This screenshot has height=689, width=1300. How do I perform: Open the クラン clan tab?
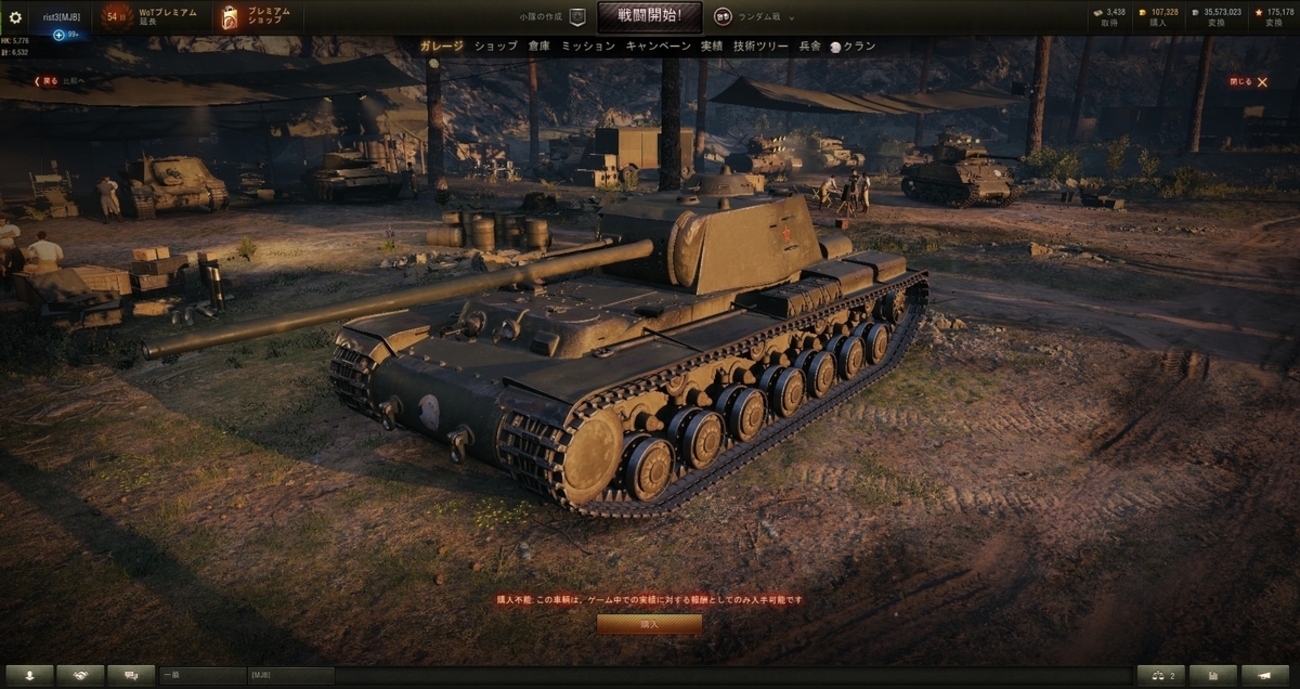(x=853, y=46)
